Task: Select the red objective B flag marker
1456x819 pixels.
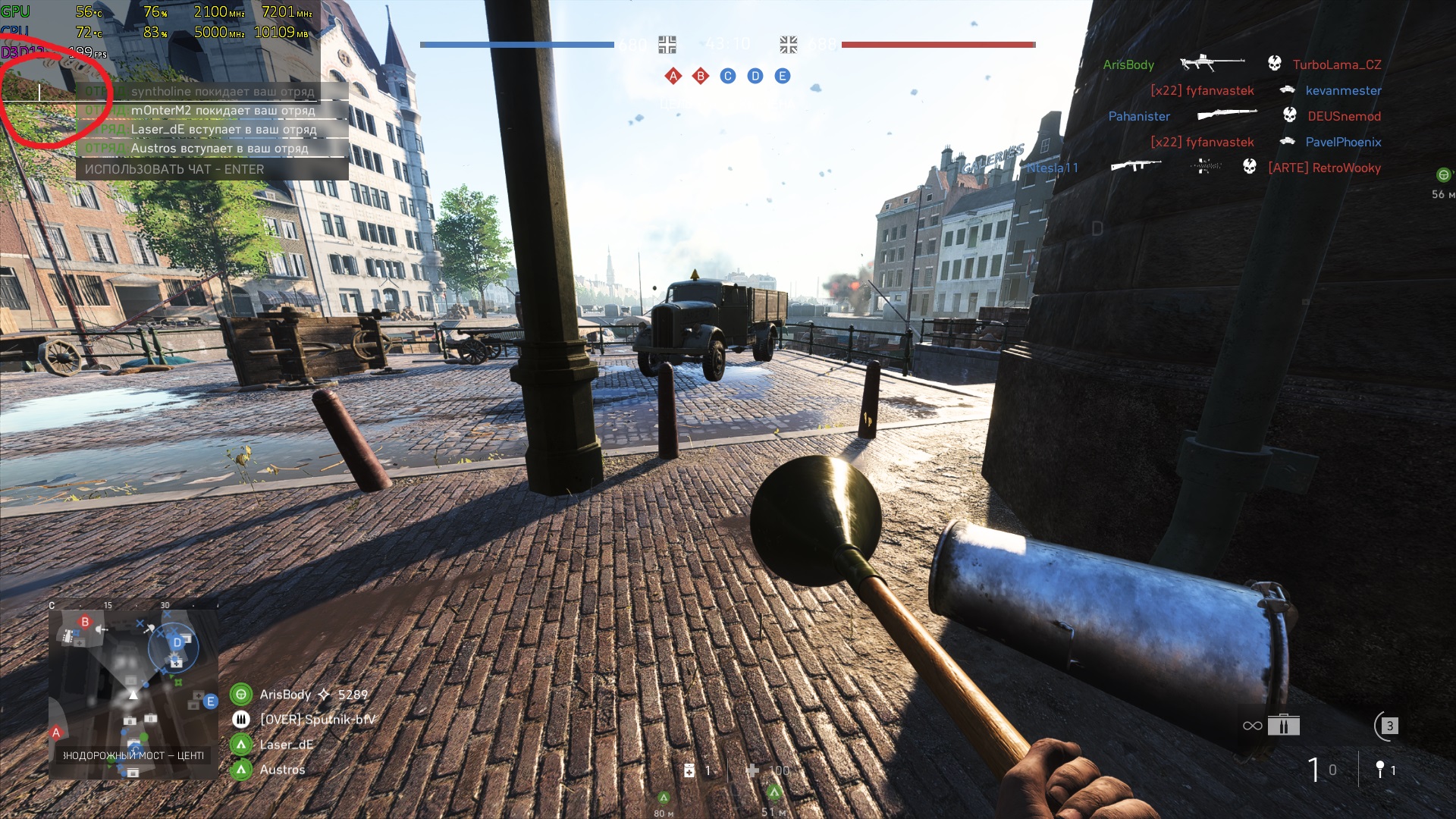Action: click(x=701, y=76)
